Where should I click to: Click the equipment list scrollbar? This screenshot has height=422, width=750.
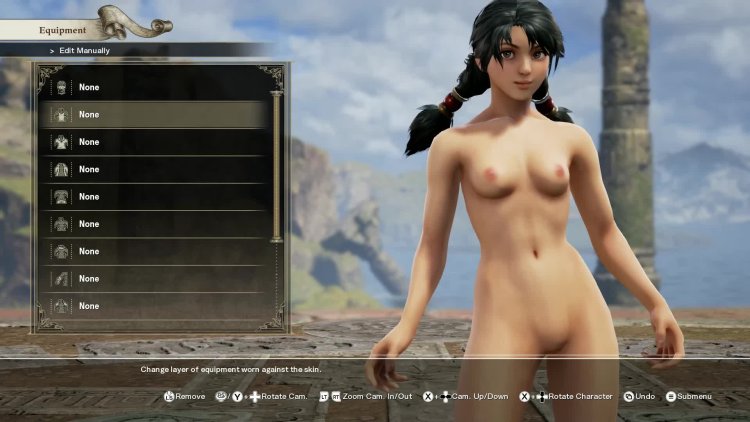point(277,166)
